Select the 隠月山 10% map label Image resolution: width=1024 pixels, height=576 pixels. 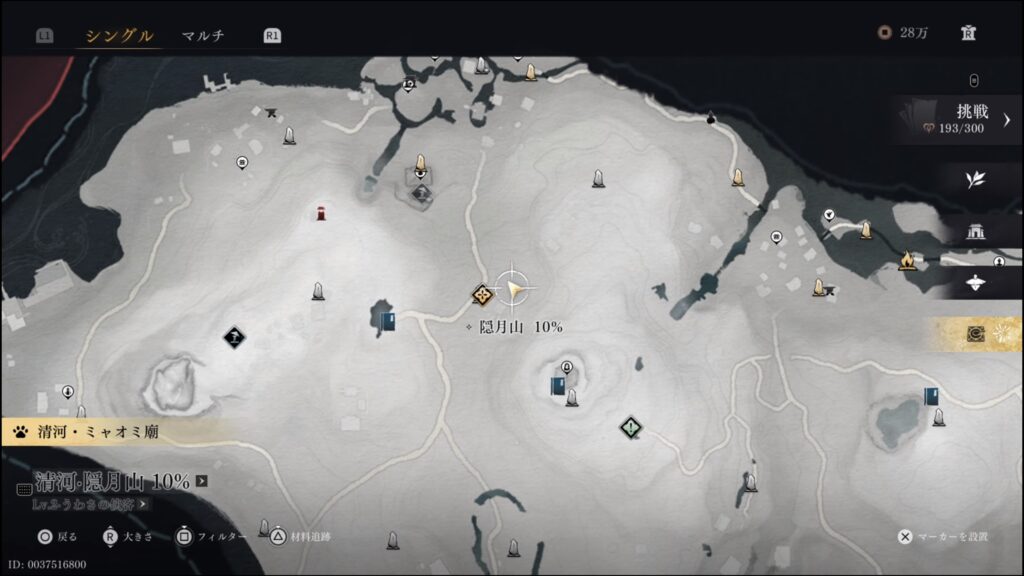coord(520,327)
